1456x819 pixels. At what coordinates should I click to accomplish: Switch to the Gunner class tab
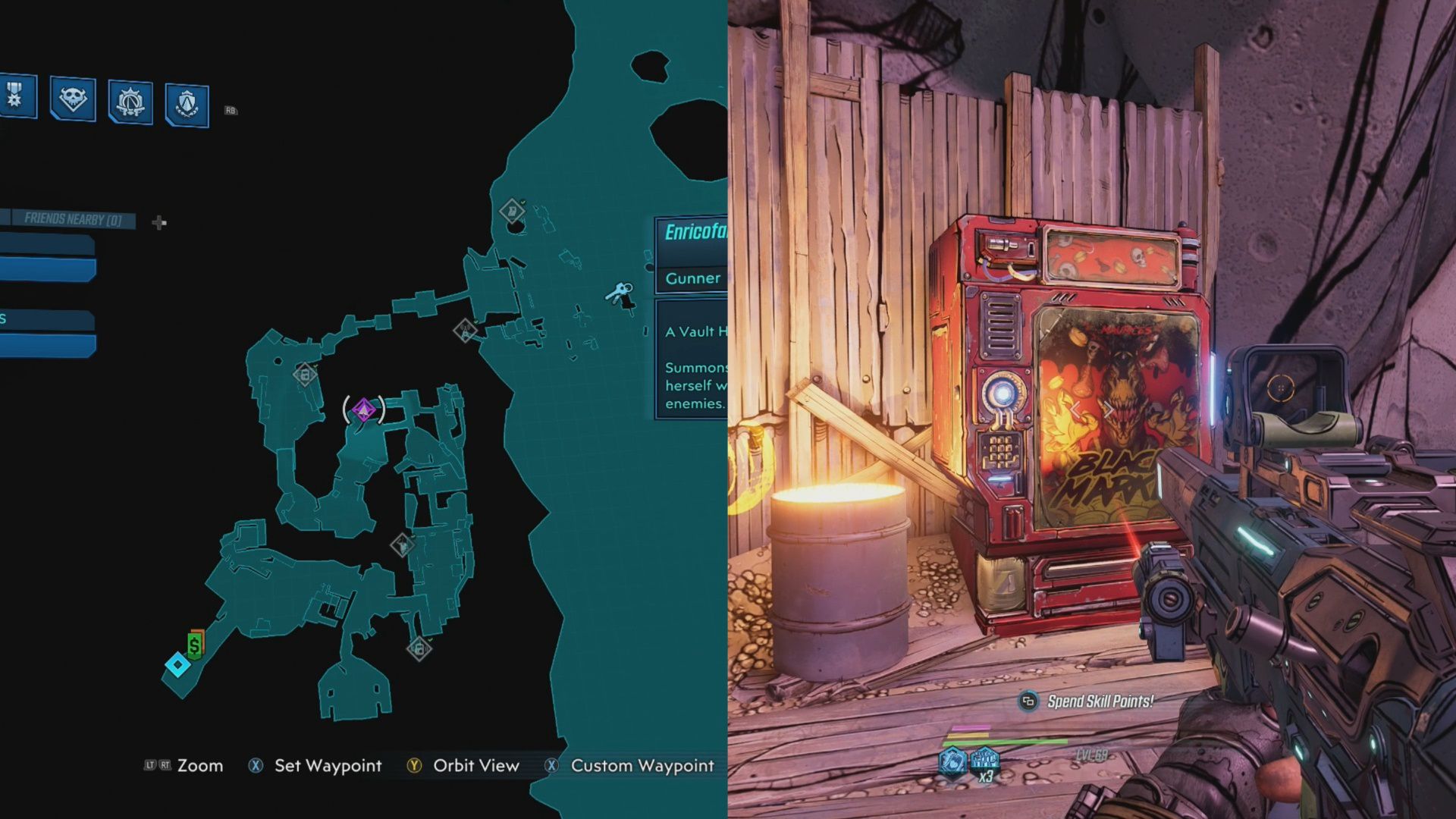coord(691,278)
